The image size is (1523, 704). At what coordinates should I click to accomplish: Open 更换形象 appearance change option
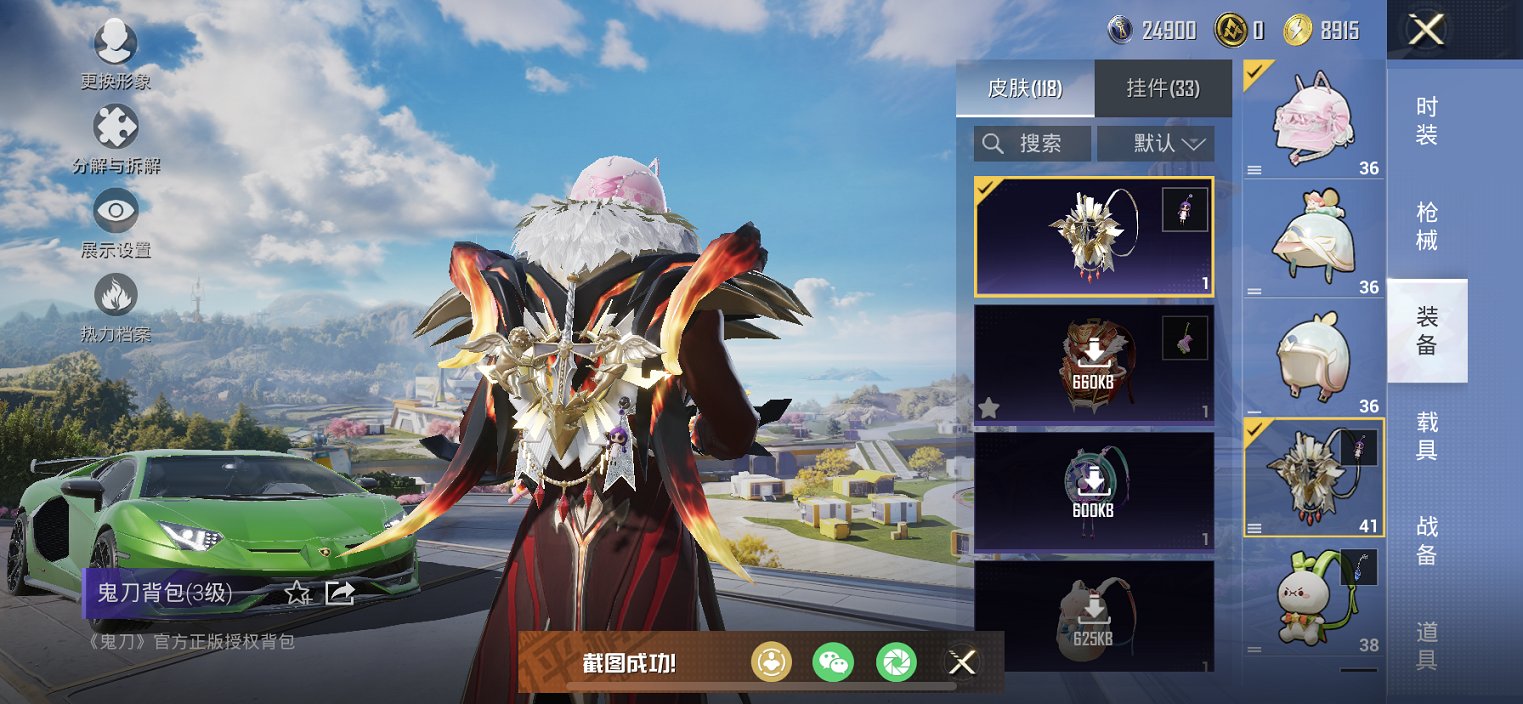116,43
